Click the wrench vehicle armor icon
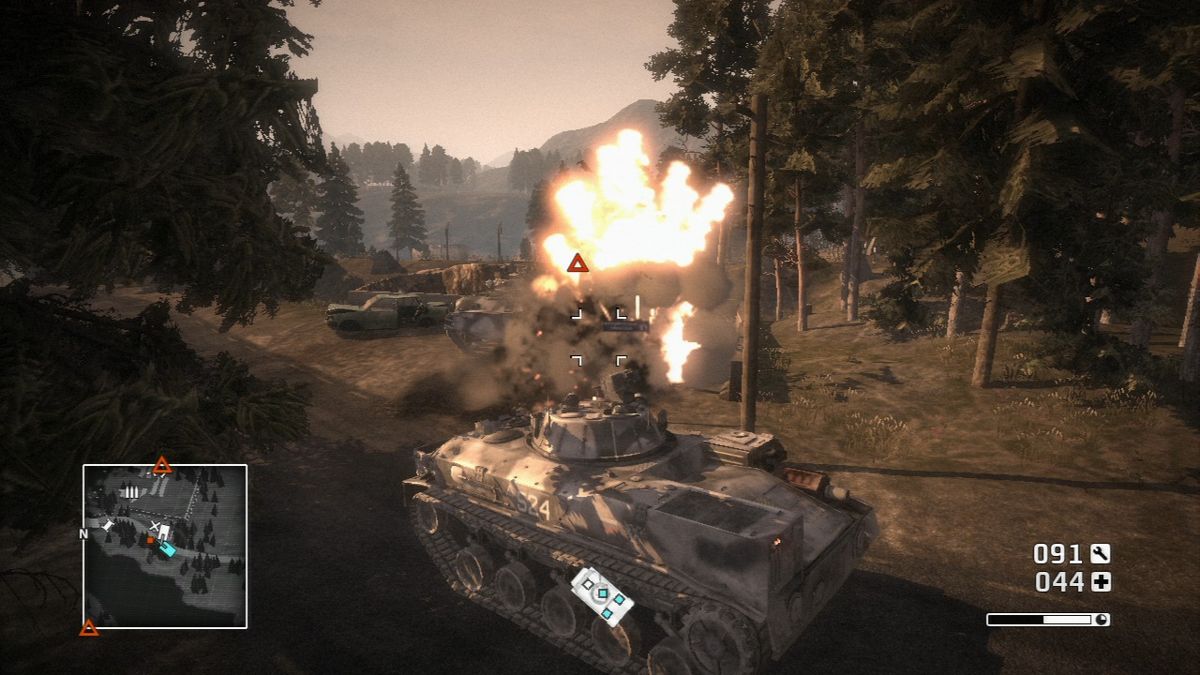 pos(1100,553)
